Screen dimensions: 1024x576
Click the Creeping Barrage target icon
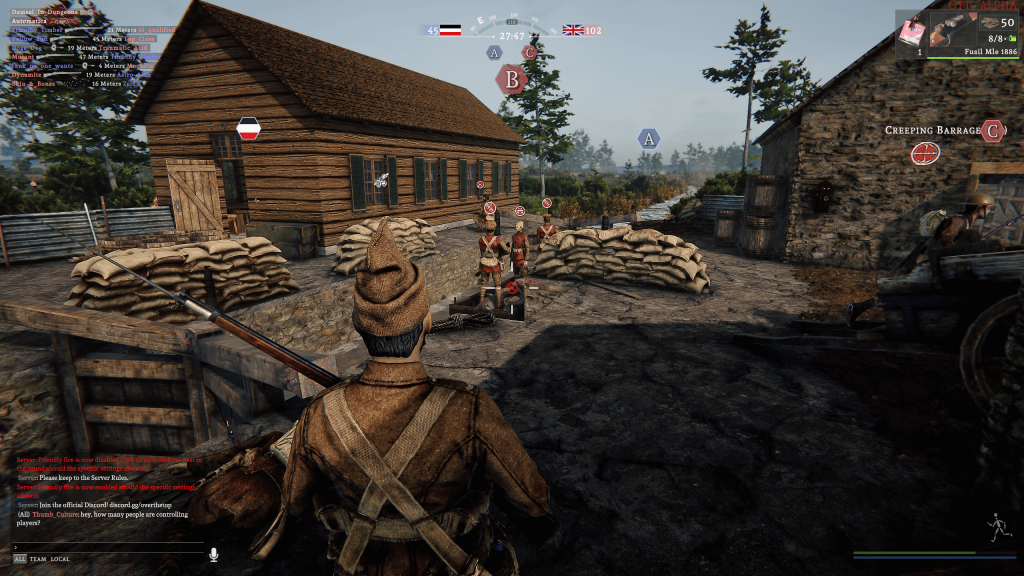[925, 153]
